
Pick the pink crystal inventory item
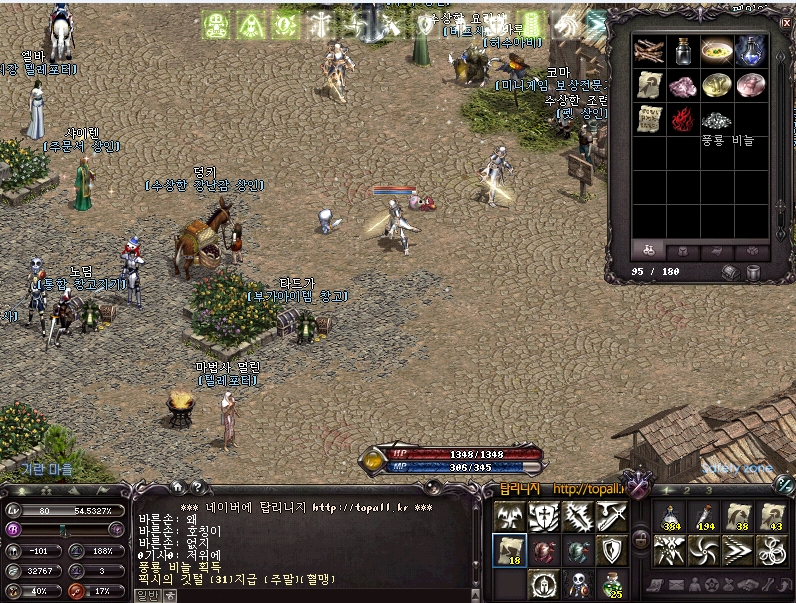[683, 86]
